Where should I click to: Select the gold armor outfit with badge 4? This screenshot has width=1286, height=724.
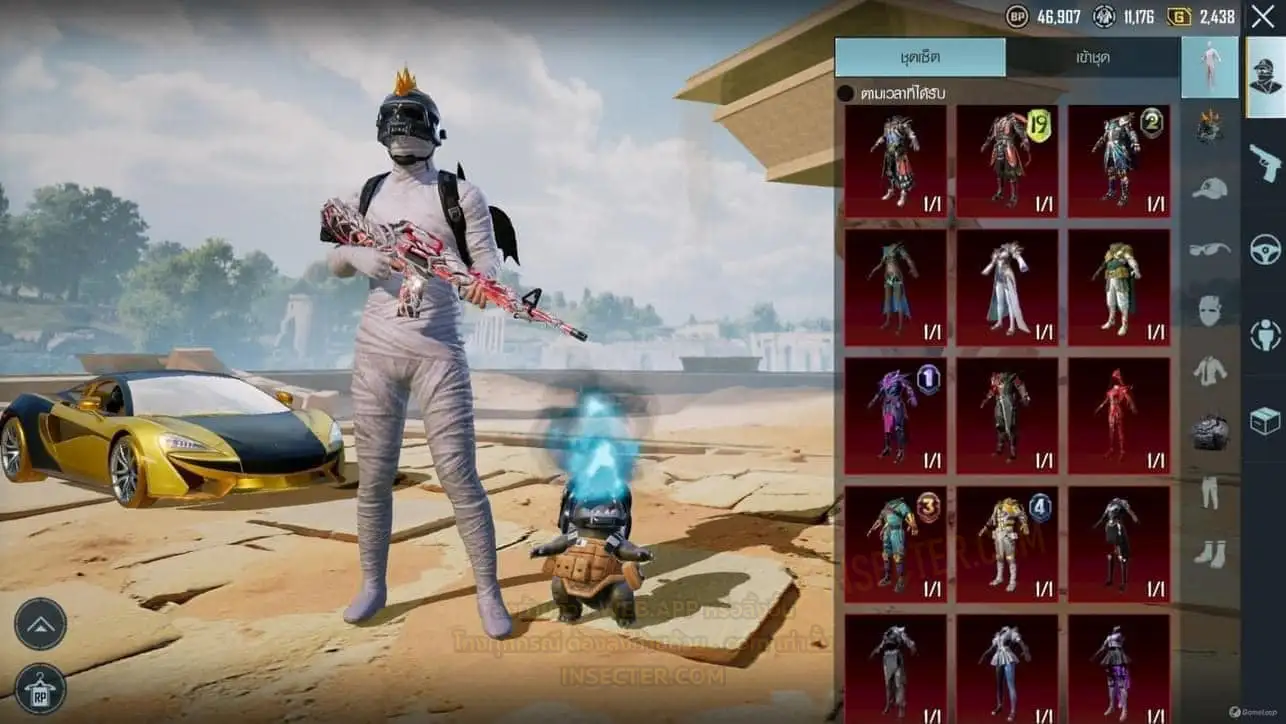click(x=1007, y=544)
